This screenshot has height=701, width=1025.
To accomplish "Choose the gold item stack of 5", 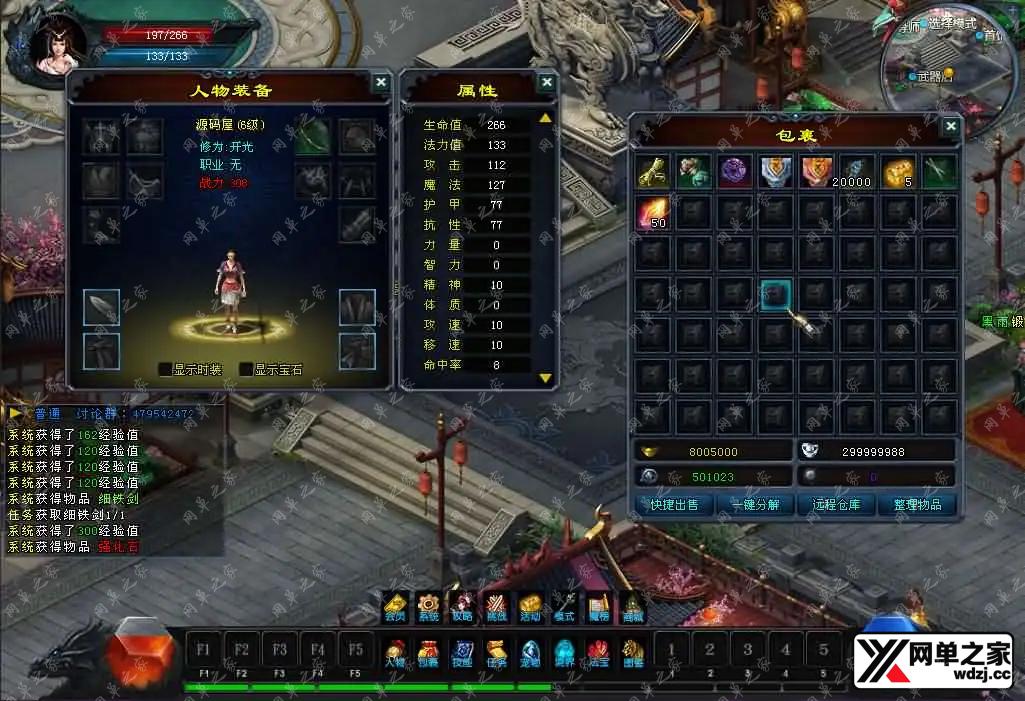I will click(x=898, y=171).
